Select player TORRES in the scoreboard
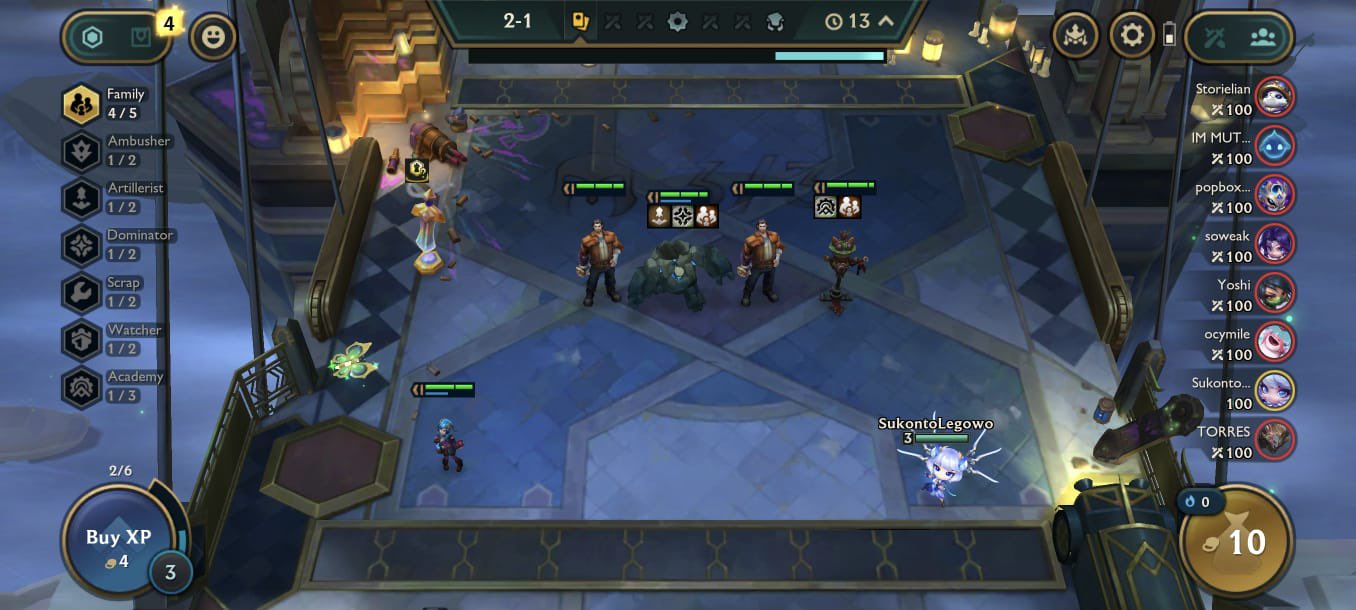The width and height of the screenshot is (1356, 610). coord(1274,440)
